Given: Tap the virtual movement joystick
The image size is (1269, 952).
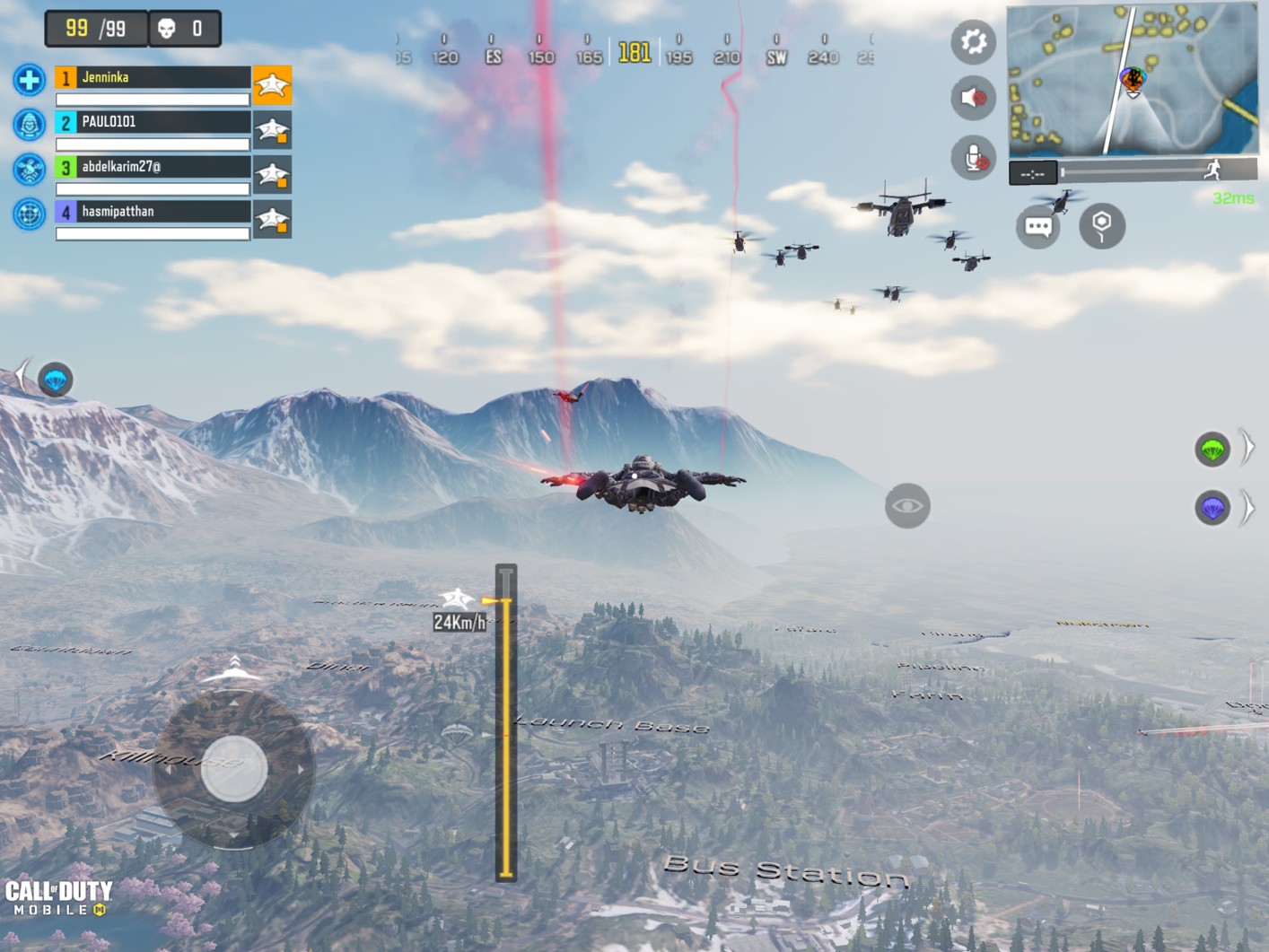Looking at the screenshot, I should point(233,769).
